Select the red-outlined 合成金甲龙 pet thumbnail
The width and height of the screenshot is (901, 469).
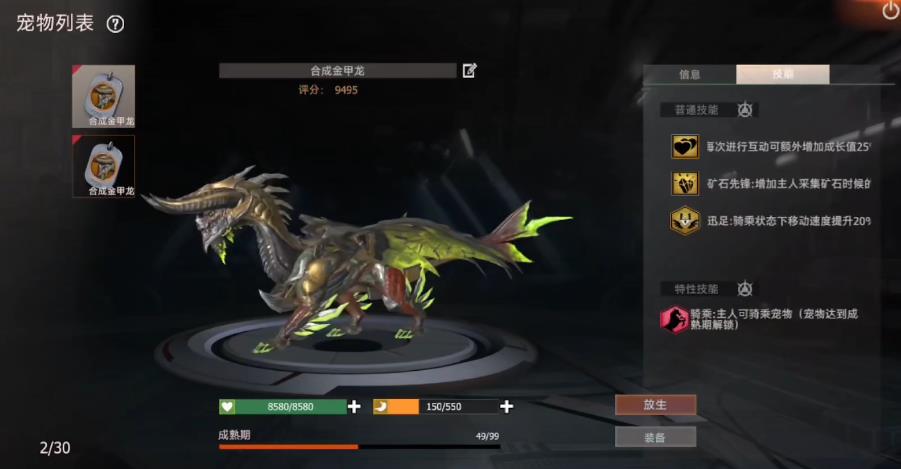(104, 166)
